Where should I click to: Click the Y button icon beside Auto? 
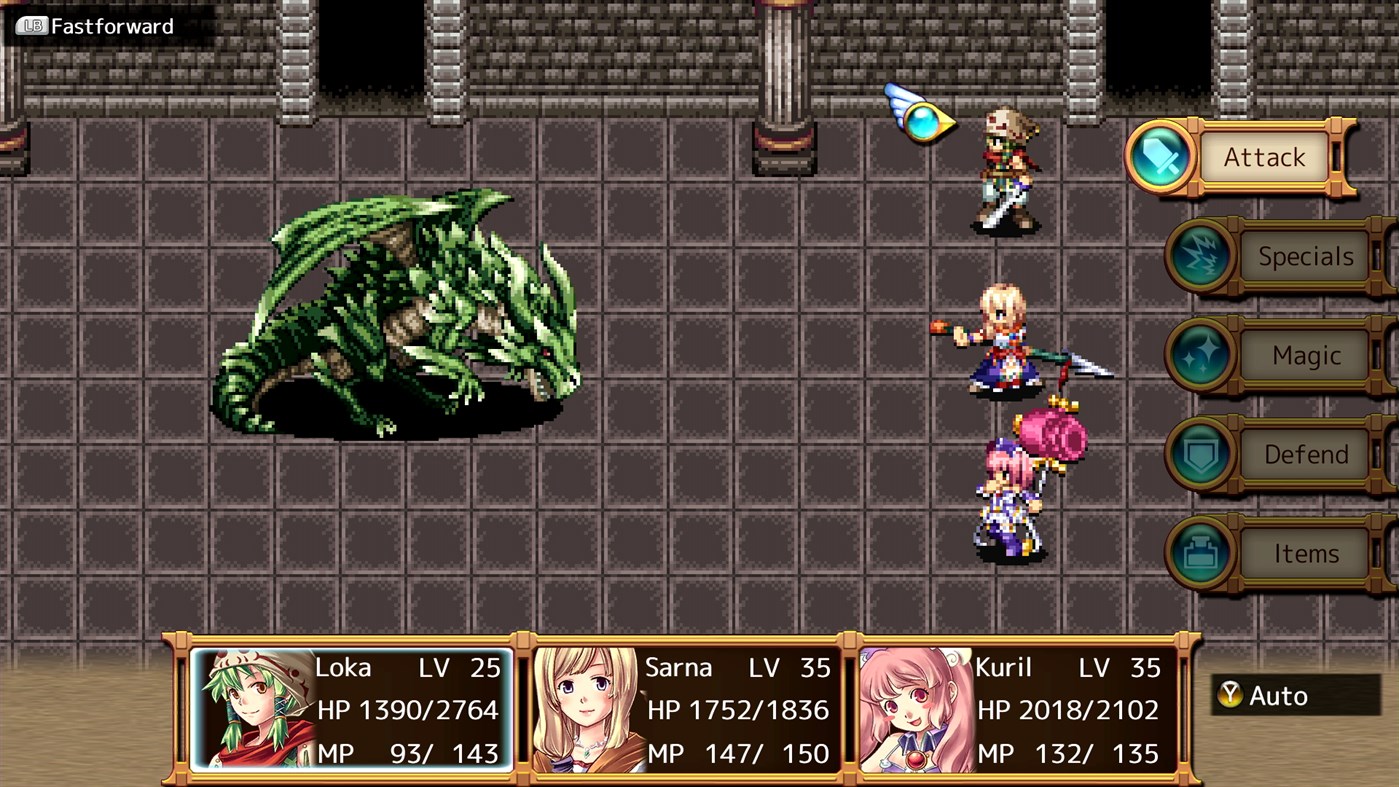[x=1231, y=695]
